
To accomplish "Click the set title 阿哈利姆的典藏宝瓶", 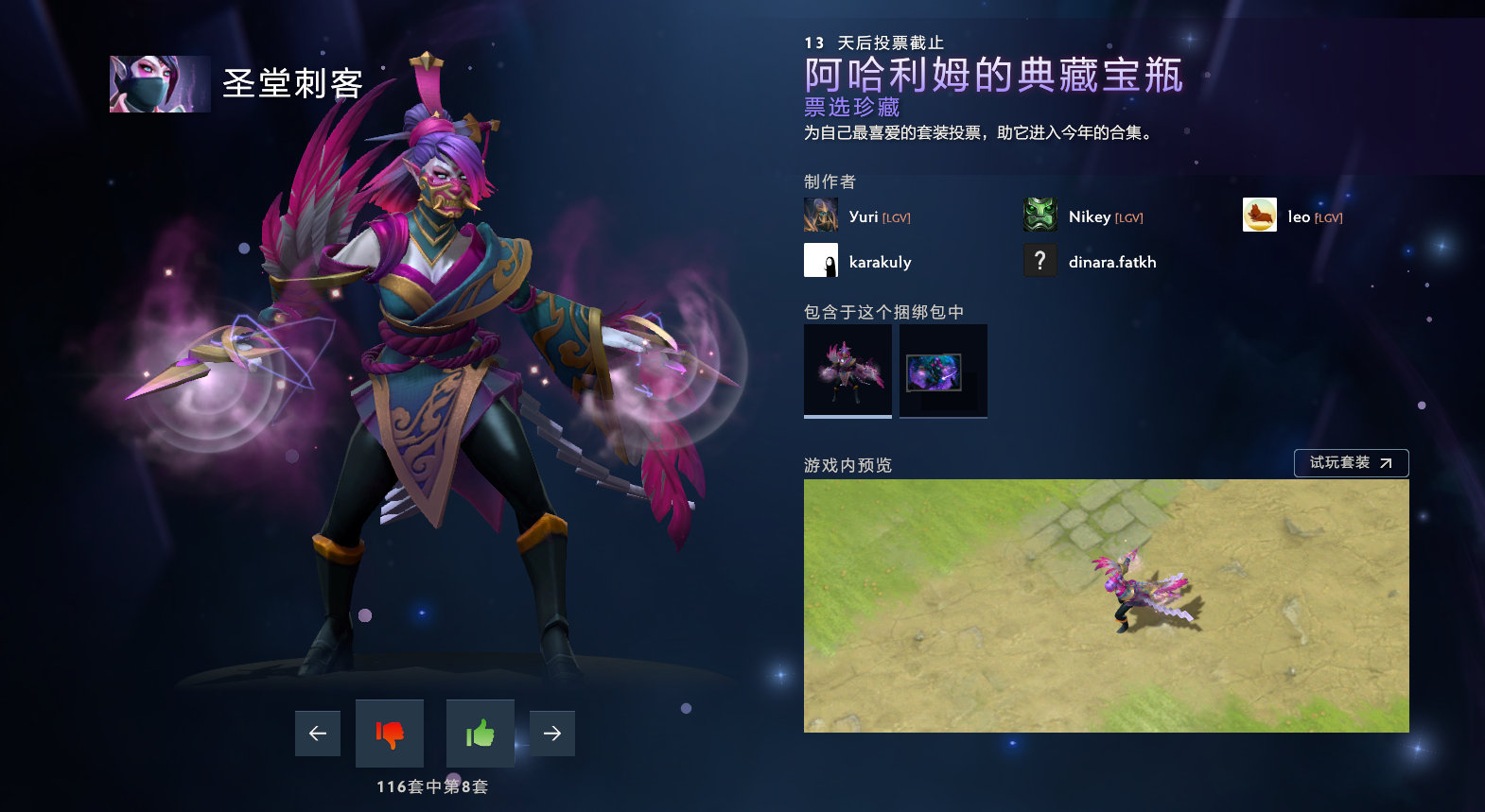I will tap(991, 79).
